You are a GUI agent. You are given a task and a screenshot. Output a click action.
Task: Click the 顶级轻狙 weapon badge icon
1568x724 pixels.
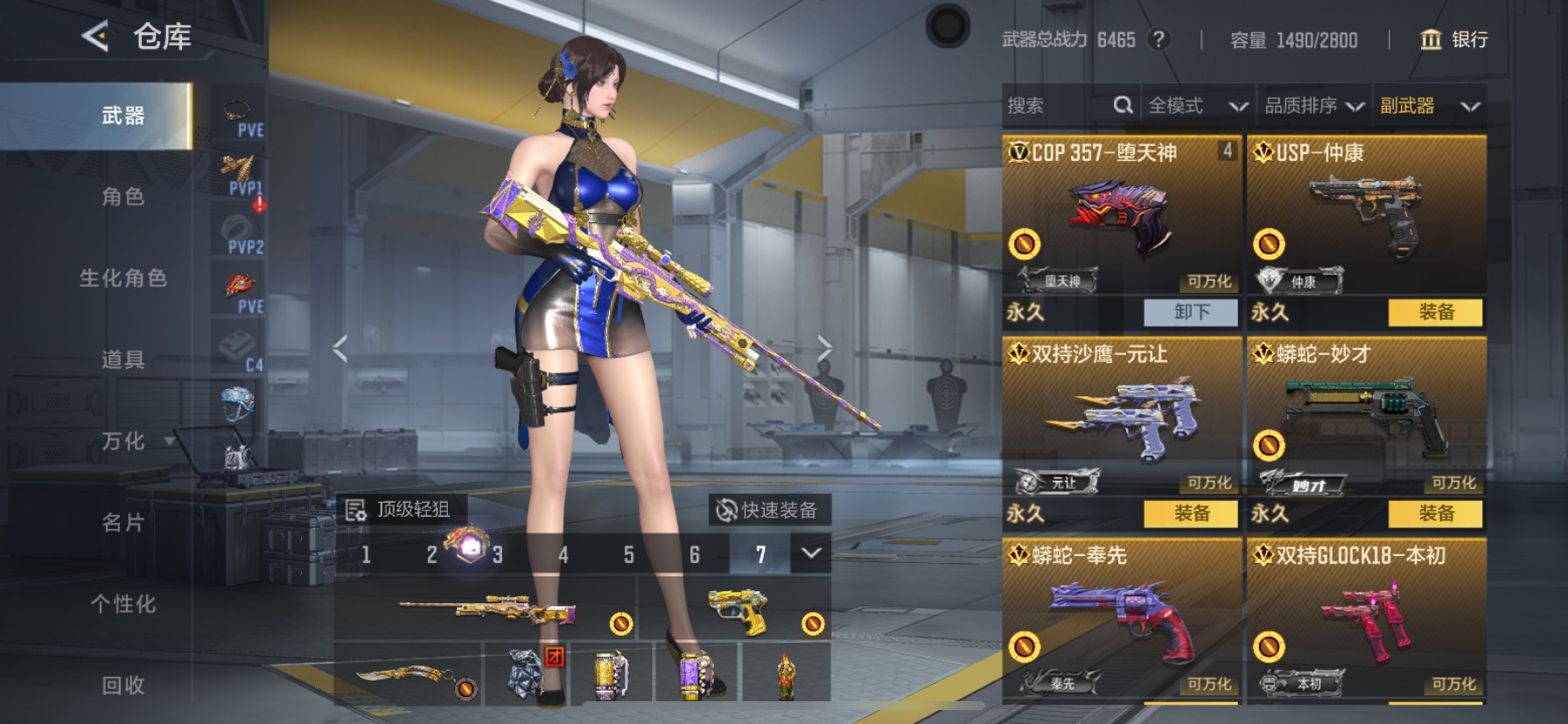pos(355,508)
